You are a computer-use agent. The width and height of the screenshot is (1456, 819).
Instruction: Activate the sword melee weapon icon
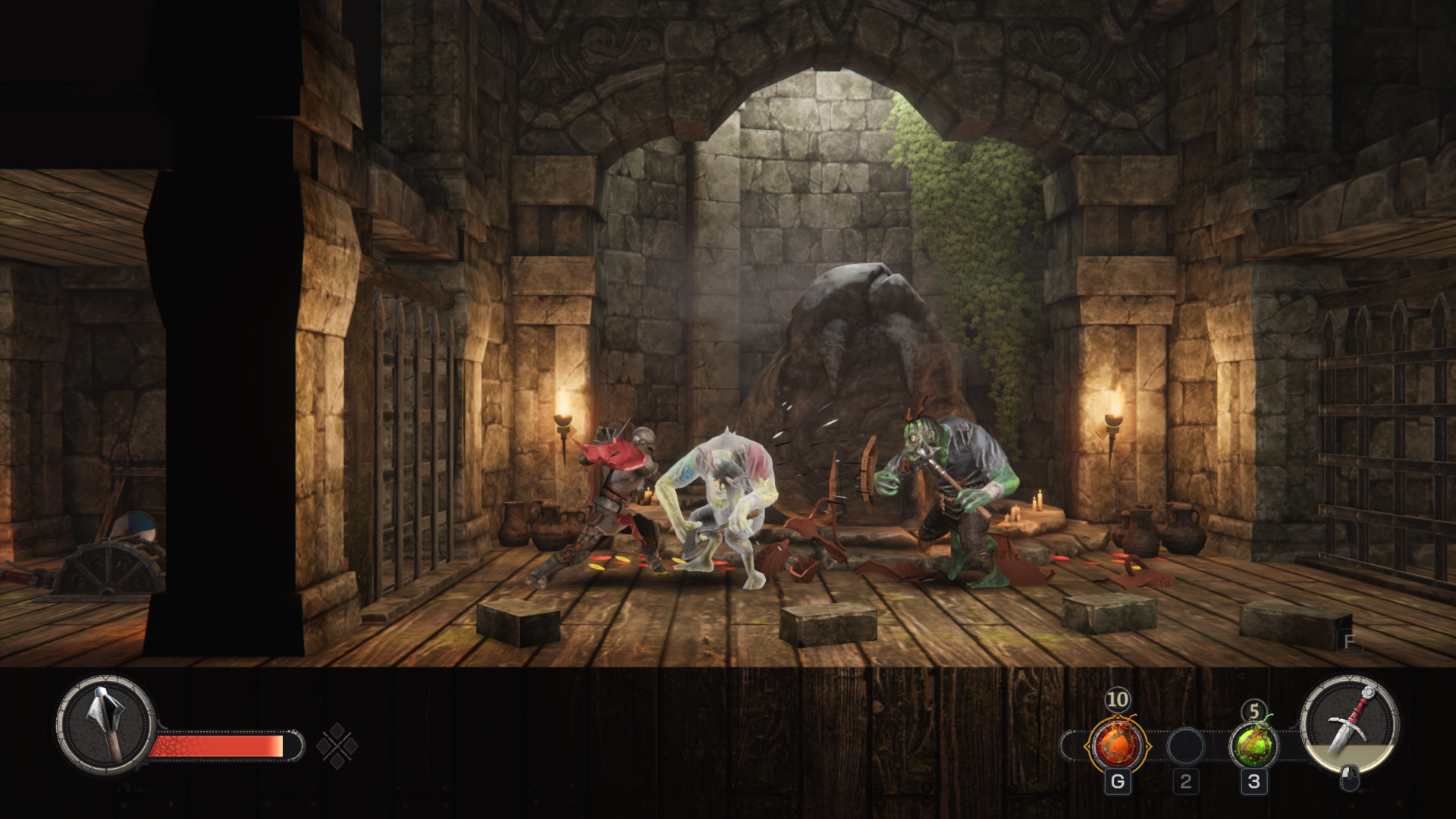click(x=1349, y=724)
